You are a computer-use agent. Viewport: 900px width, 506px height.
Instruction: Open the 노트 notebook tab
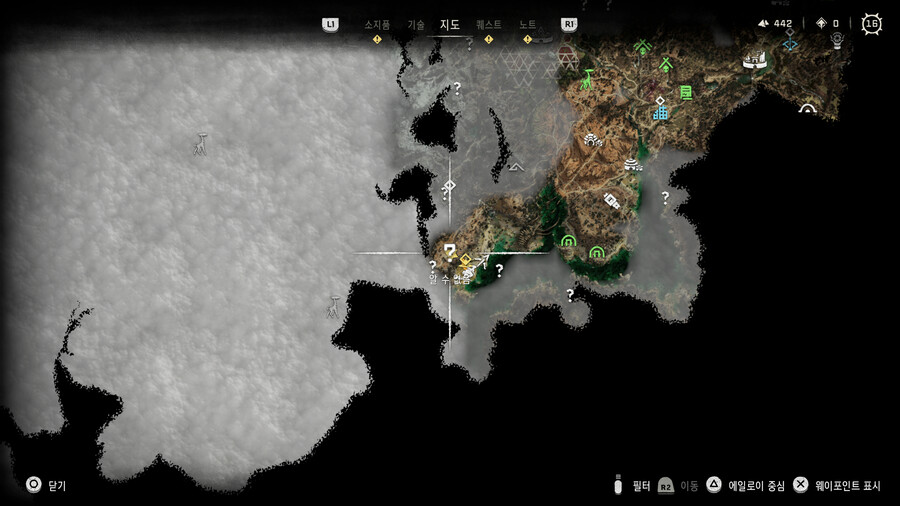[x=527, y=24]
